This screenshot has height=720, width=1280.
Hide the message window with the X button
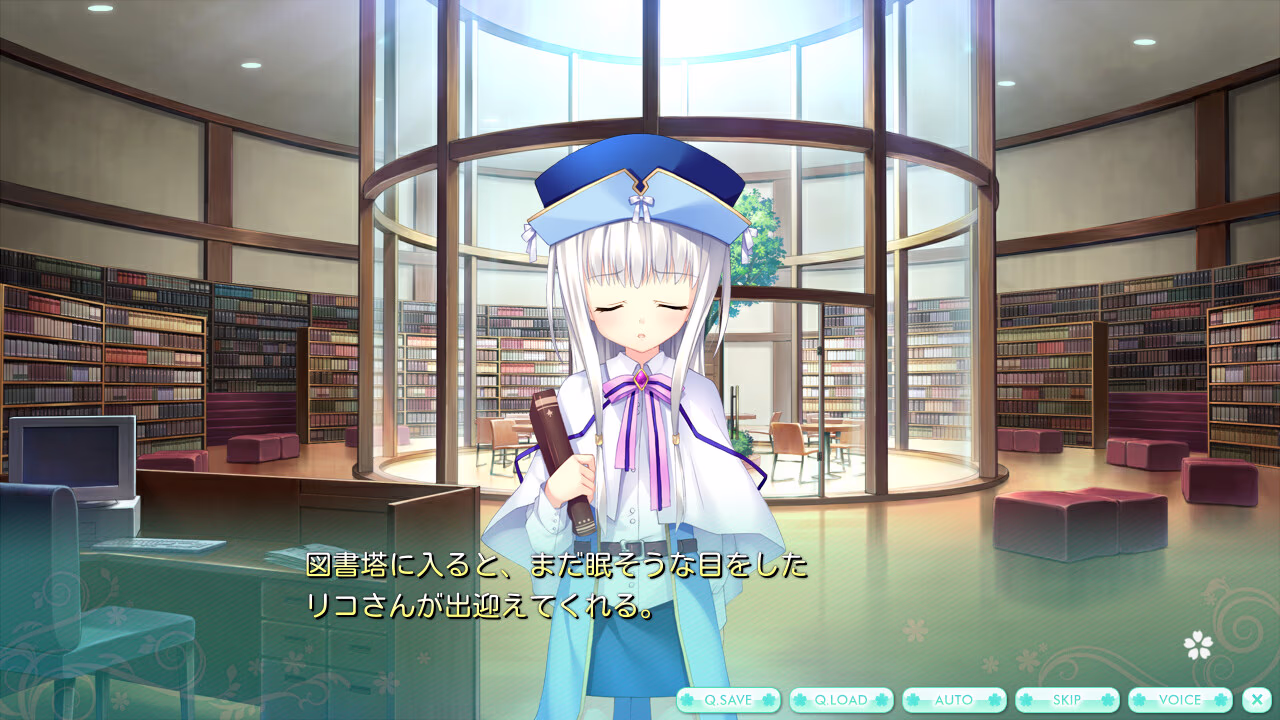[1256, 700]
